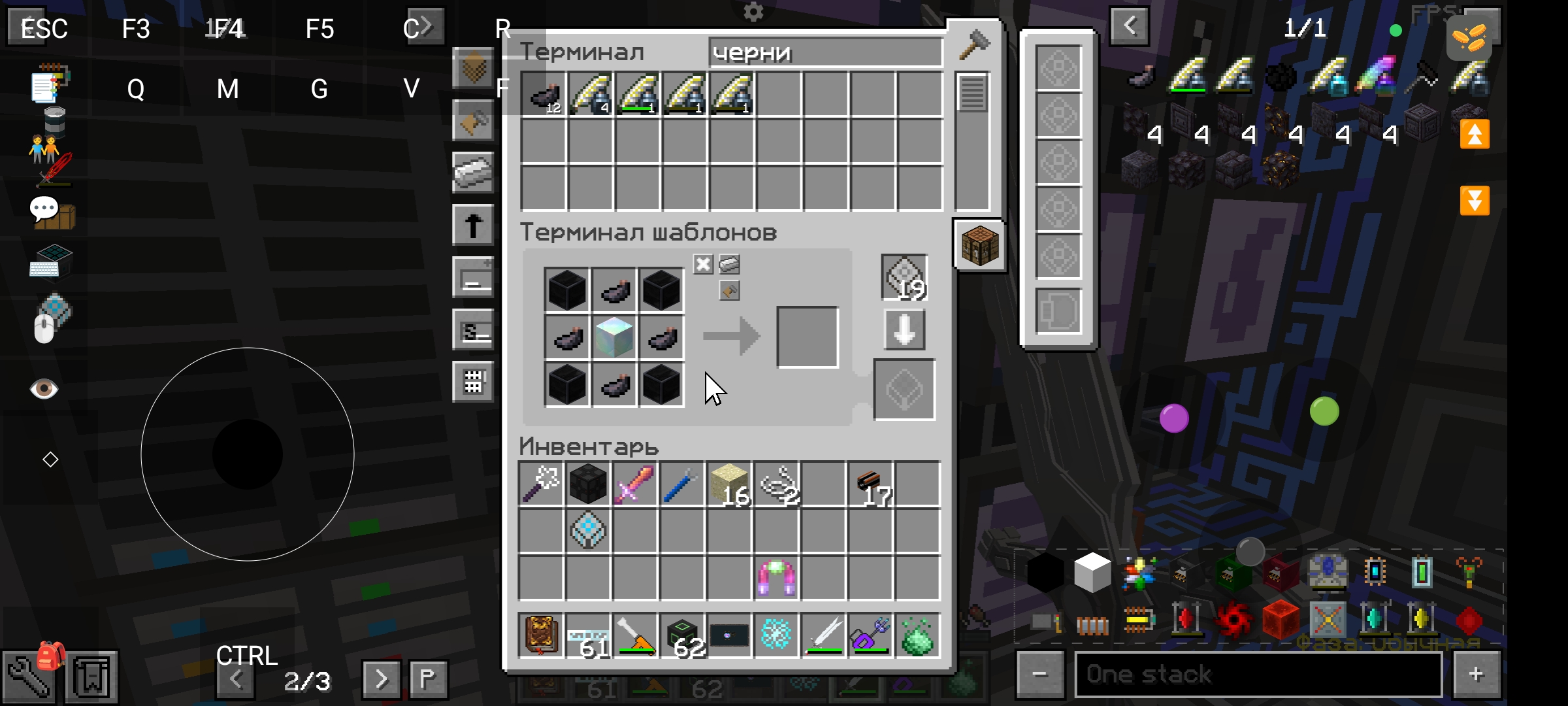Decrease amount with the minus button
This screenshot has height=706, width=1568.
[1039, 674]
